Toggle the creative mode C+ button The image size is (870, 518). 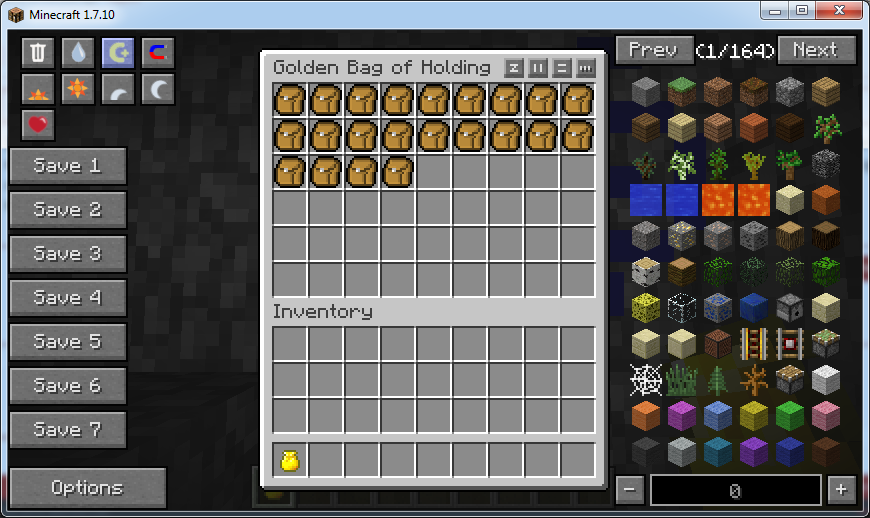coord(118,53)
